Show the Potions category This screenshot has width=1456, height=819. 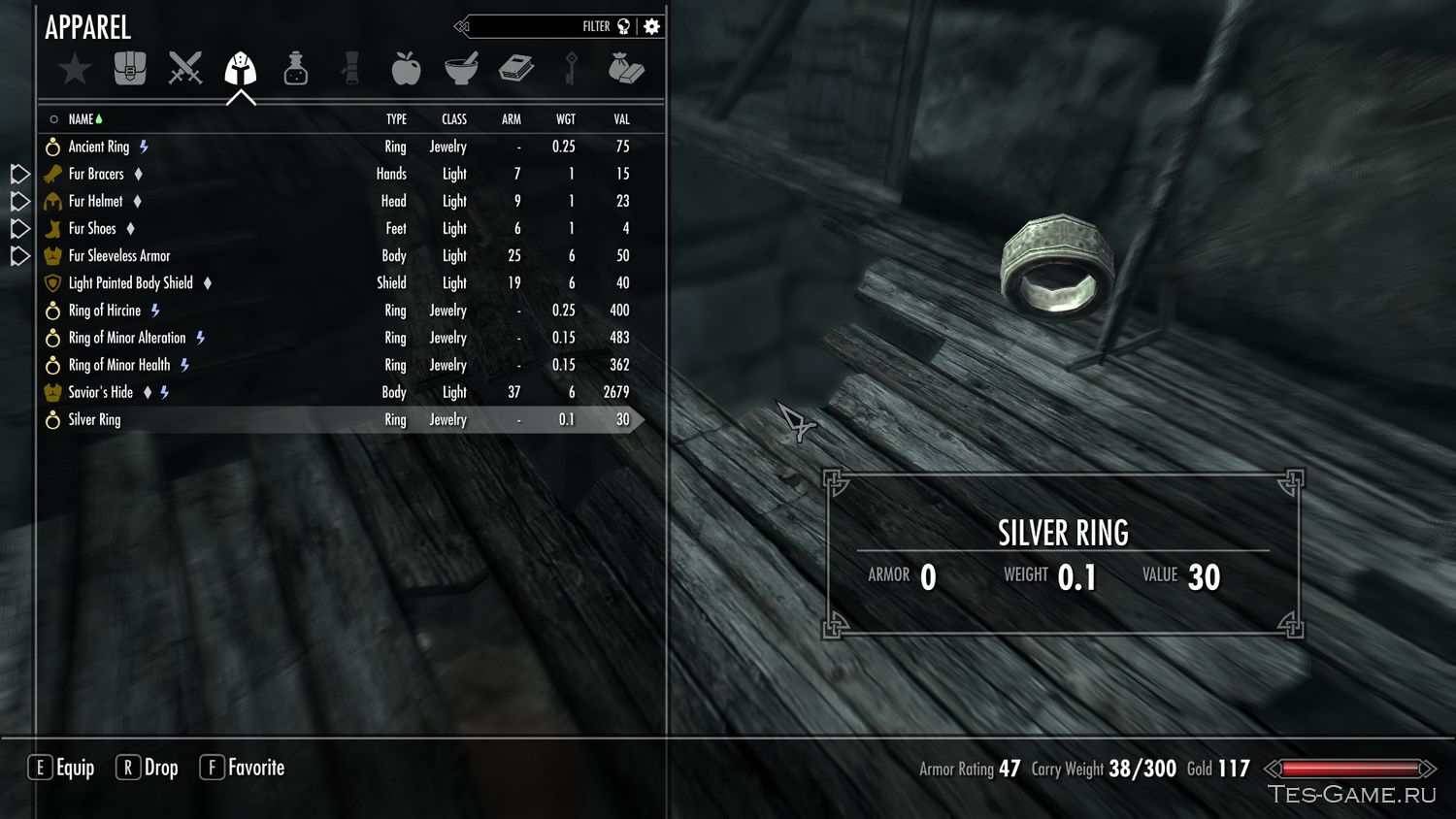[295, 69]
